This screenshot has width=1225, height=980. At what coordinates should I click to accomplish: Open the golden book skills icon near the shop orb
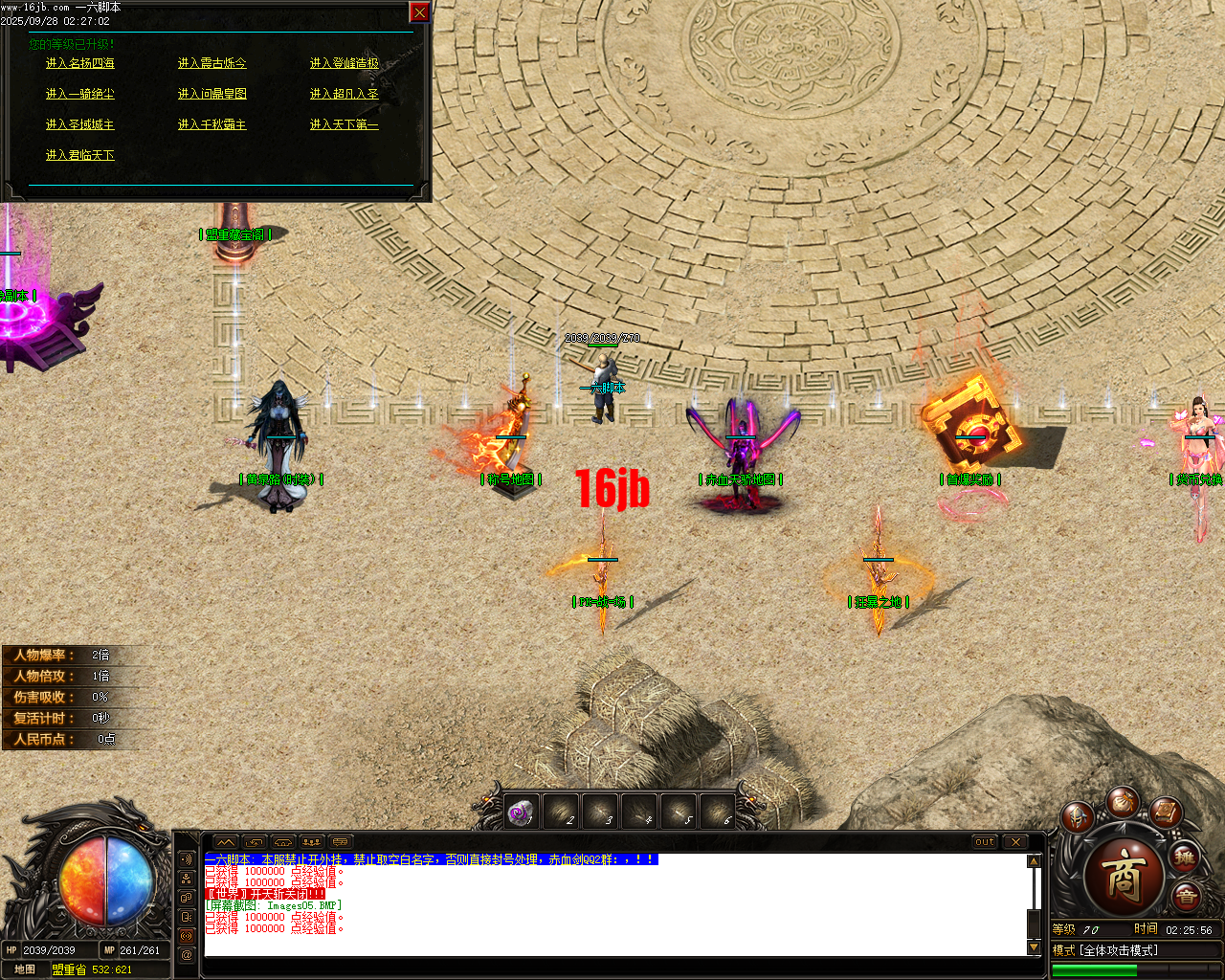click(1165, 814)
